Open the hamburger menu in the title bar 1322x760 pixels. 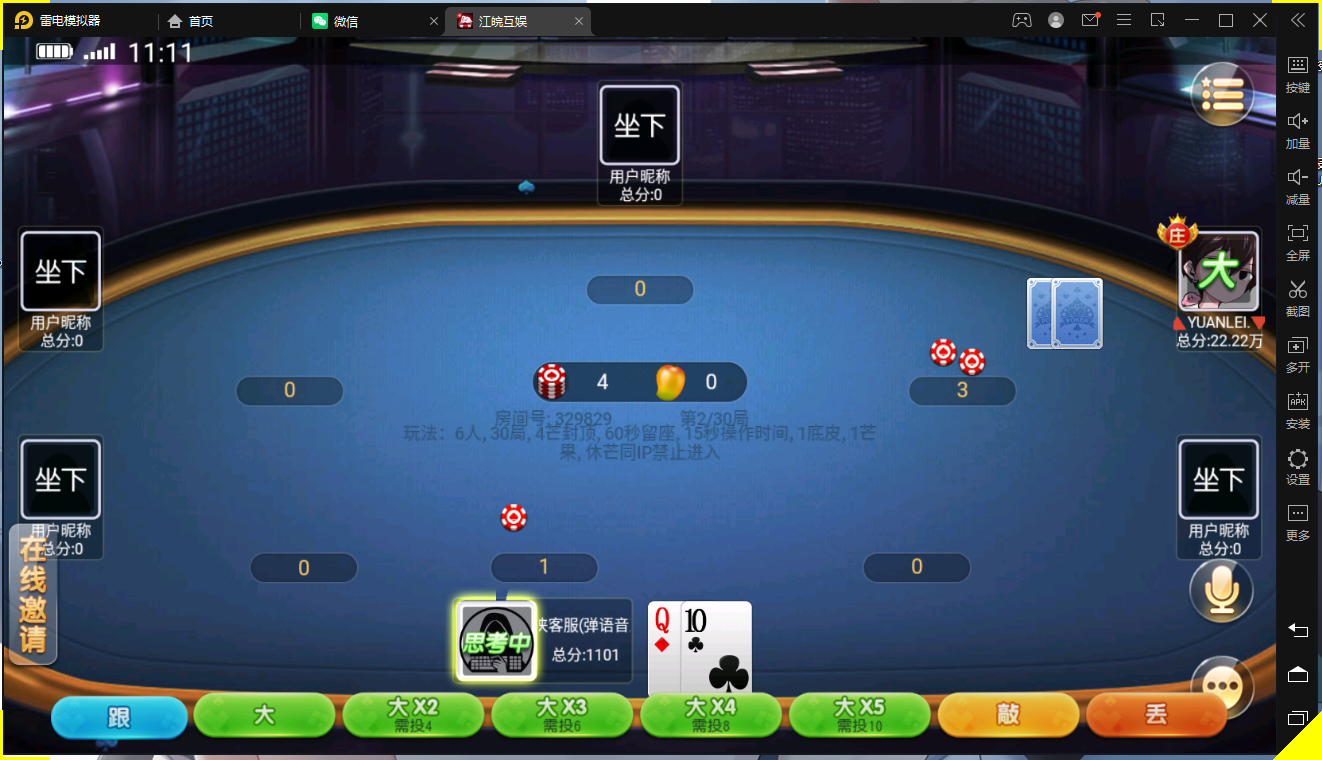[x=1124, y=19]
